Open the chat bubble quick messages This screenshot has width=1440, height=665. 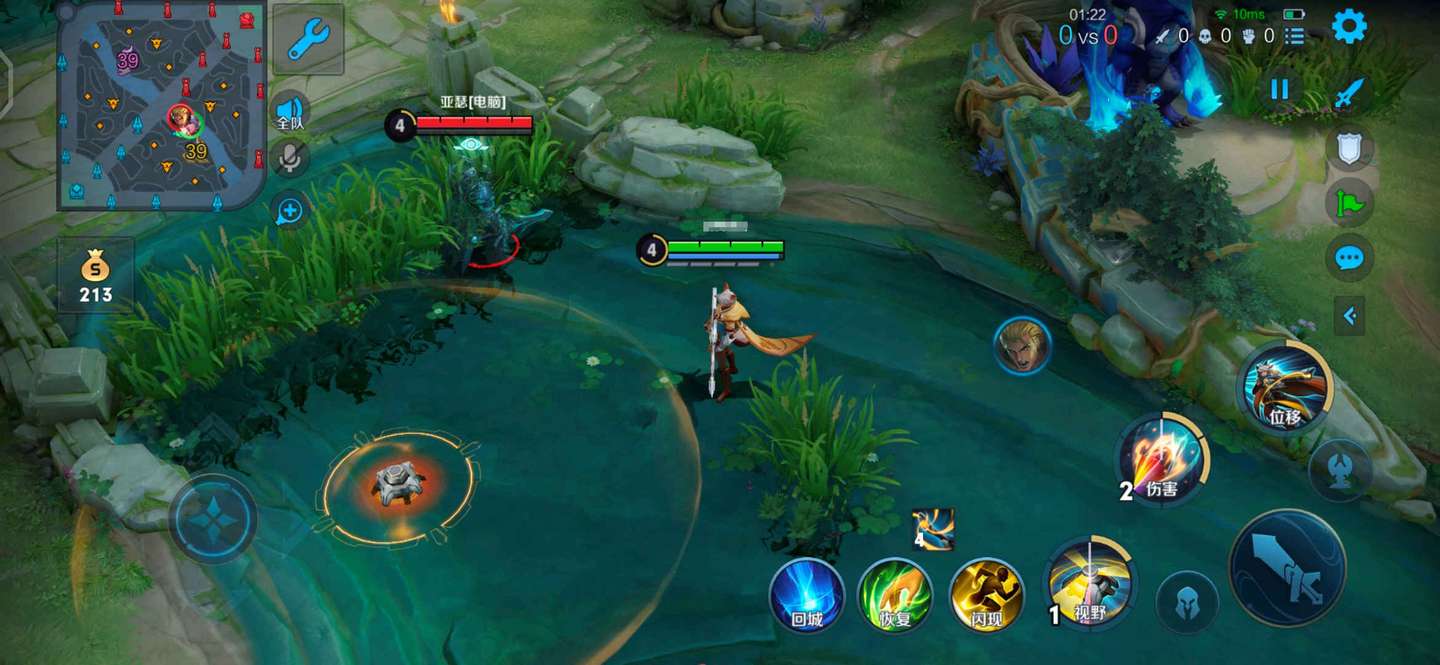point(1349,259)
